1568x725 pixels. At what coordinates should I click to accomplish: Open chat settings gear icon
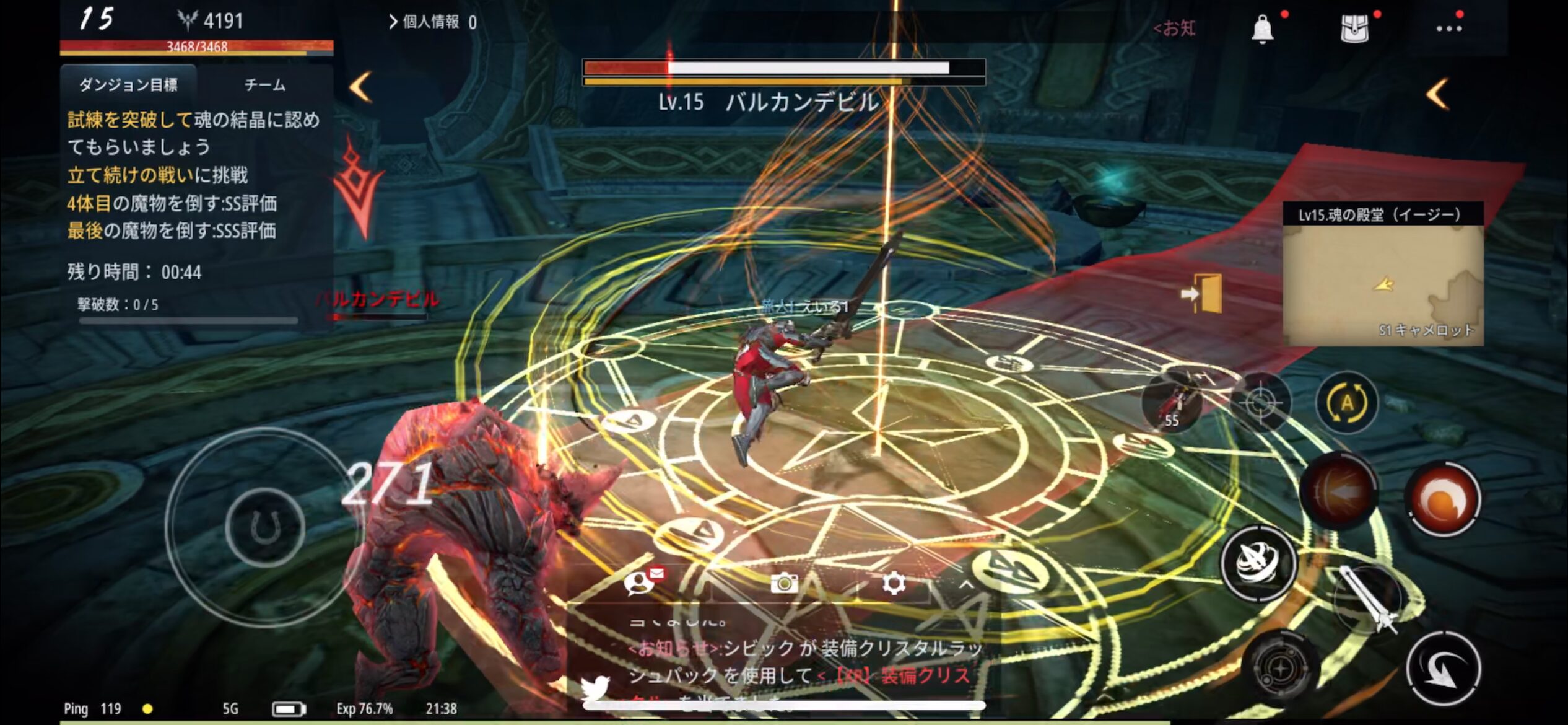[x=893, y=583]
